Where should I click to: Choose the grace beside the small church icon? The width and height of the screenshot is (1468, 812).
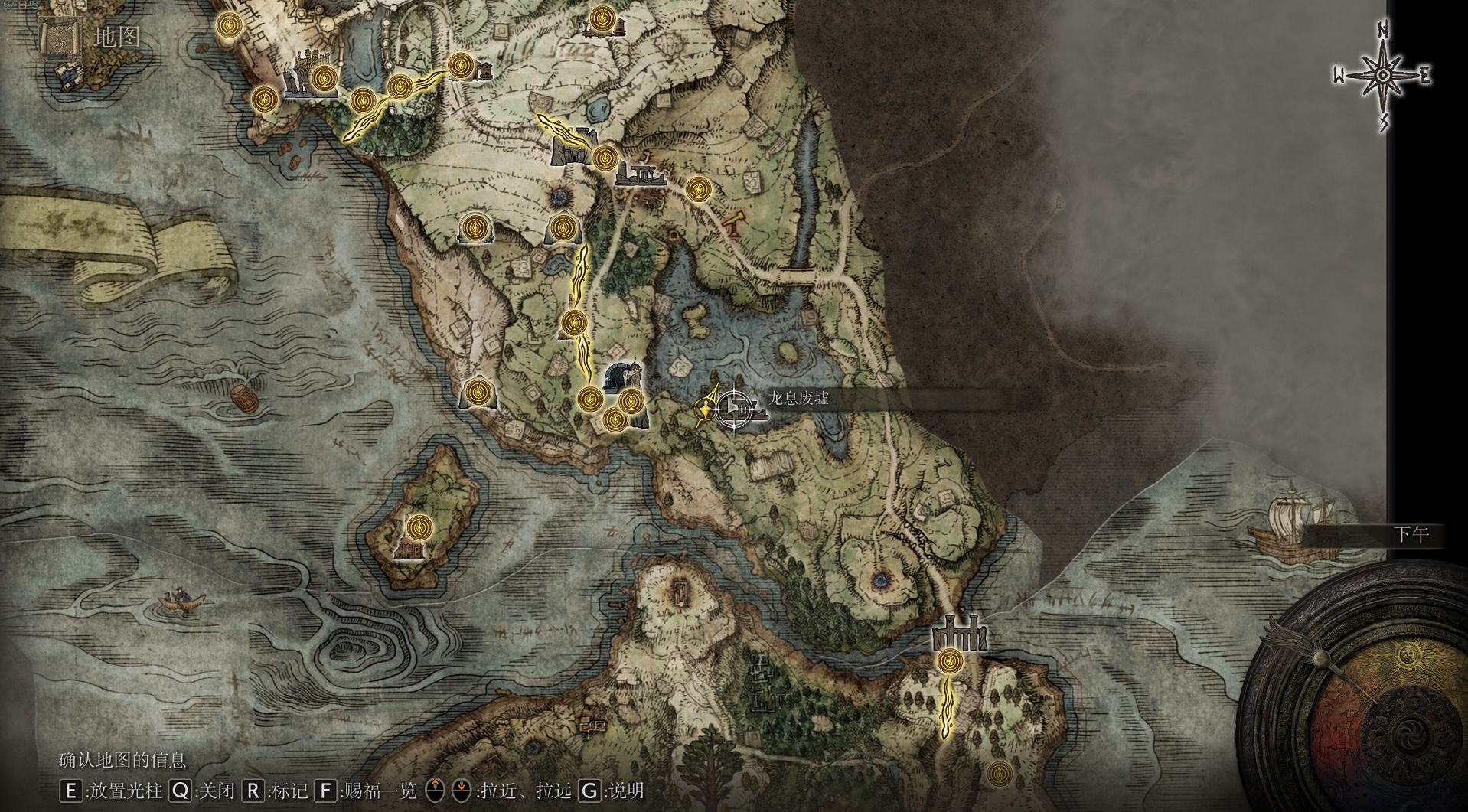(x=461, y=66)
